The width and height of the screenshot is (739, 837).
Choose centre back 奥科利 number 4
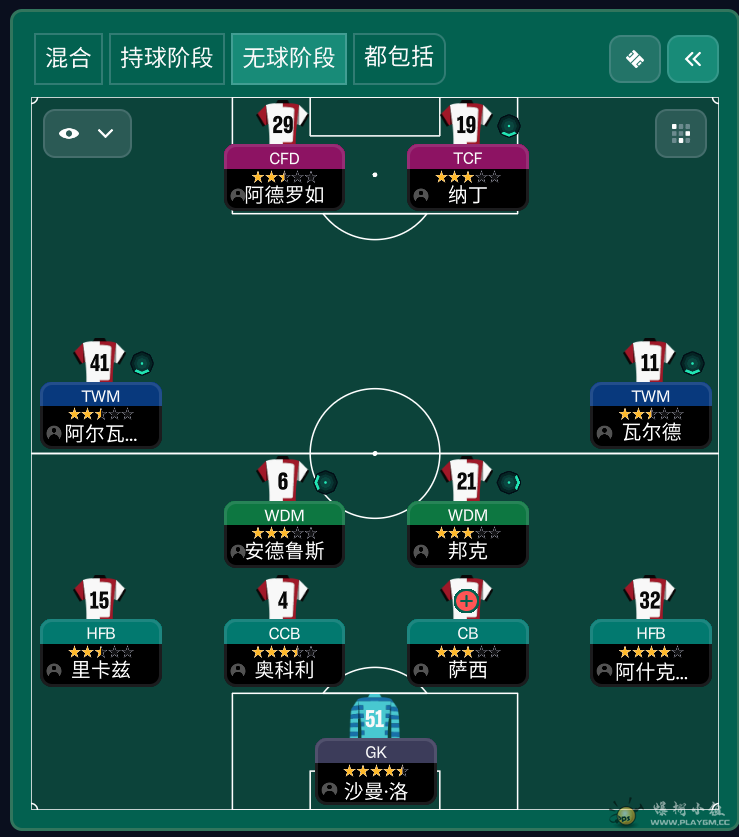284,651
